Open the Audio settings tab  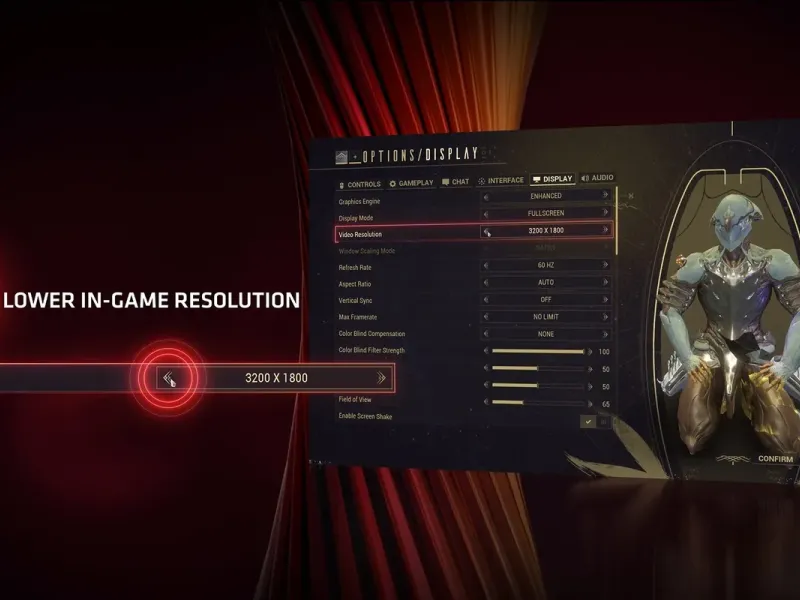[x=597, y=178]
